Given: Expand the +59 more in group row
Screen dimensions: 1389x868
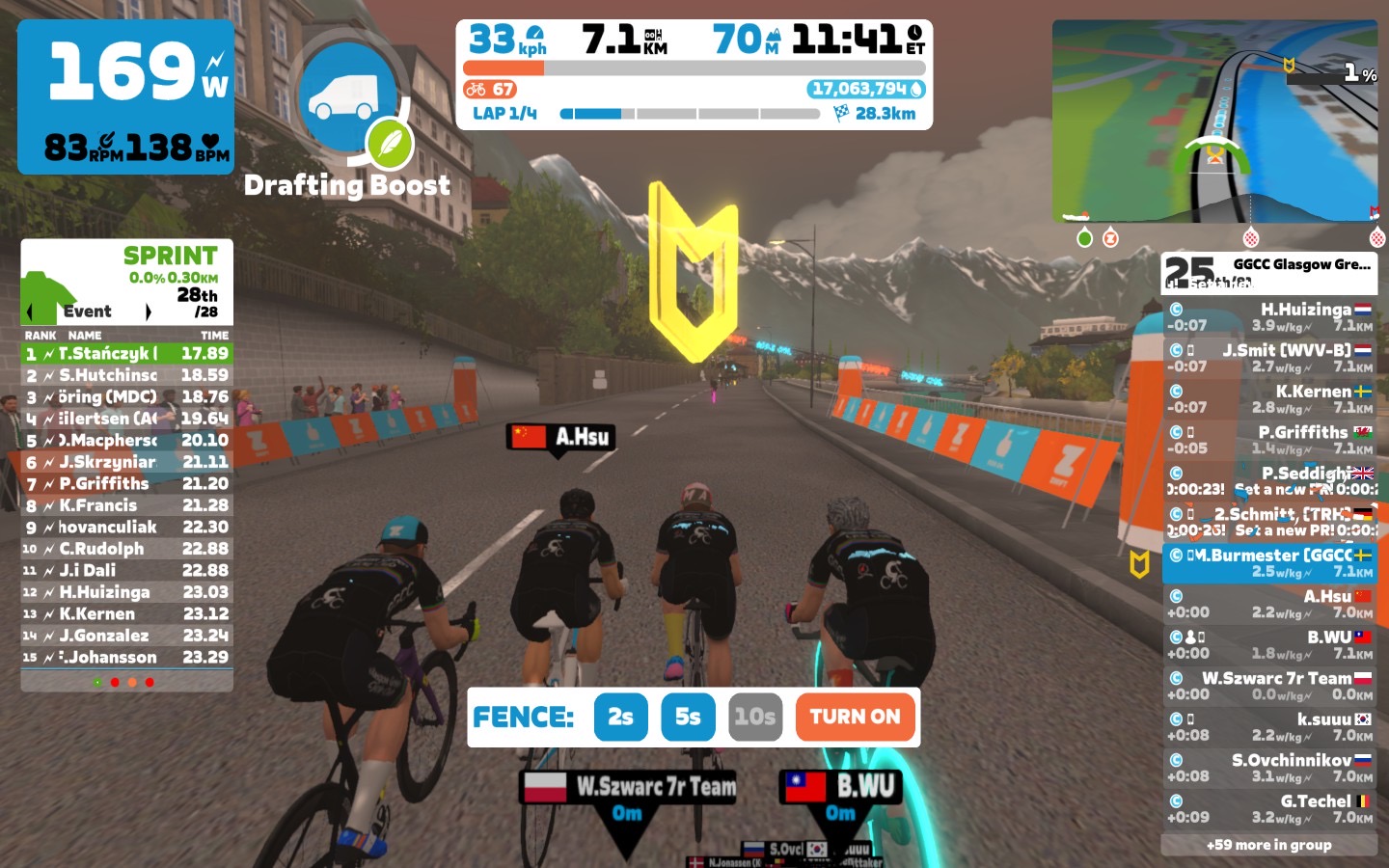Looking at the screenshot, I should tap(1268, 845).
